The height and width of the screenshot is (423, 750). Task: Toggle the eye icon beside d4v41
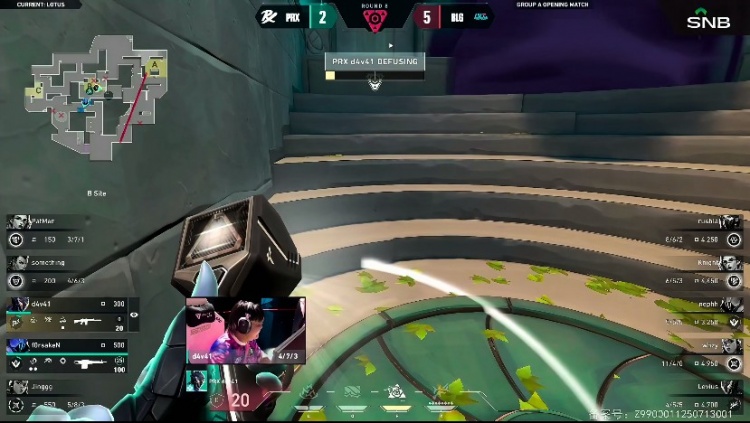point(135,315)
